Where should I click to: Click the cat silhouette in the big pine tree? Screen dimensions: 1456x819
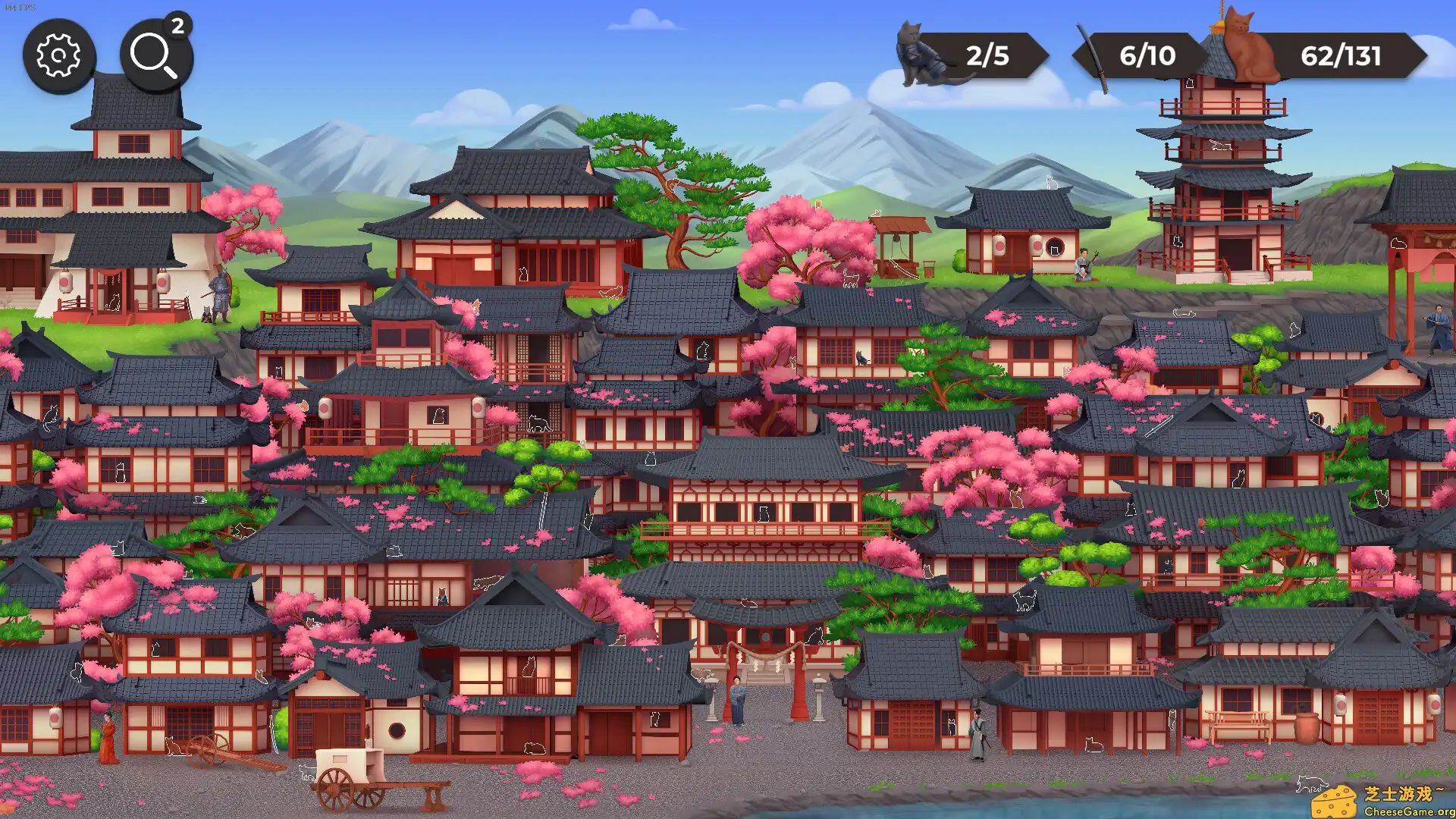(x=673, y=185)
